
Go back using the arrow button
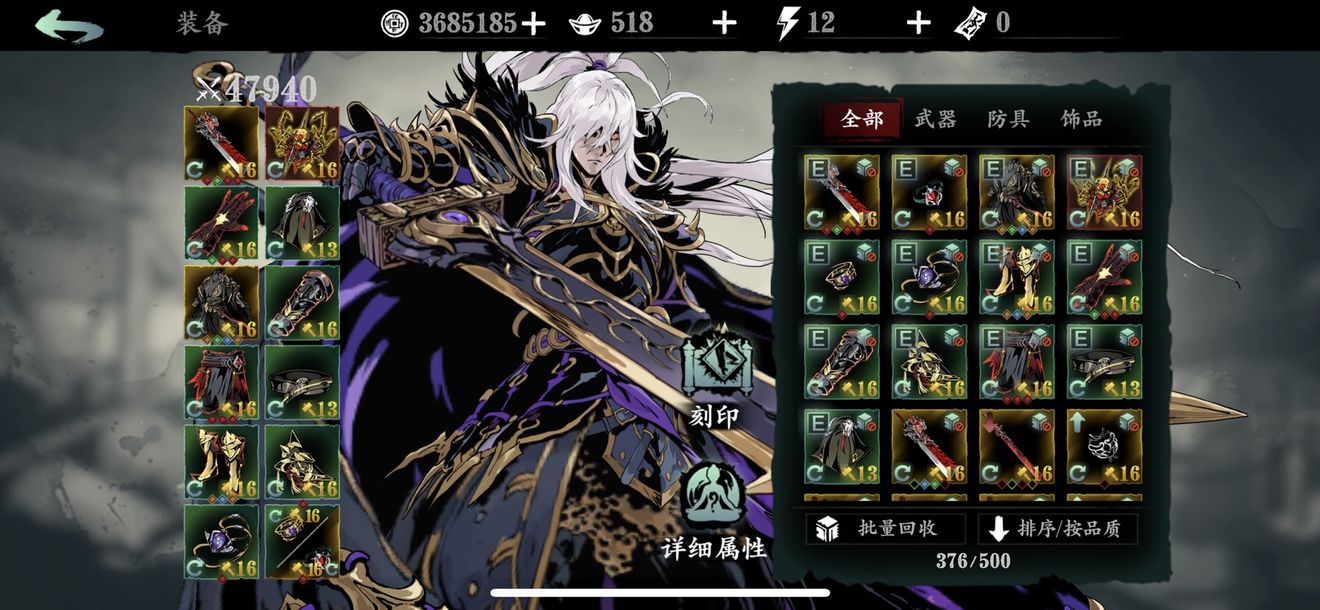[x=69, y=25]
